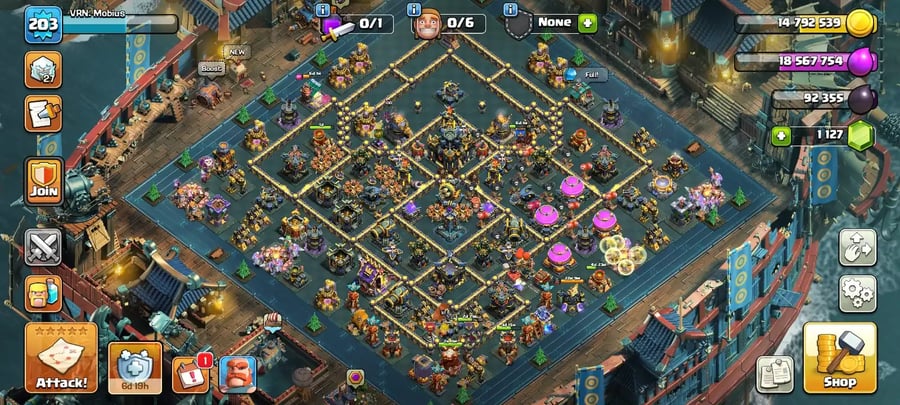Click the shield timer showing 6d 19h

[x=134, y=367]
